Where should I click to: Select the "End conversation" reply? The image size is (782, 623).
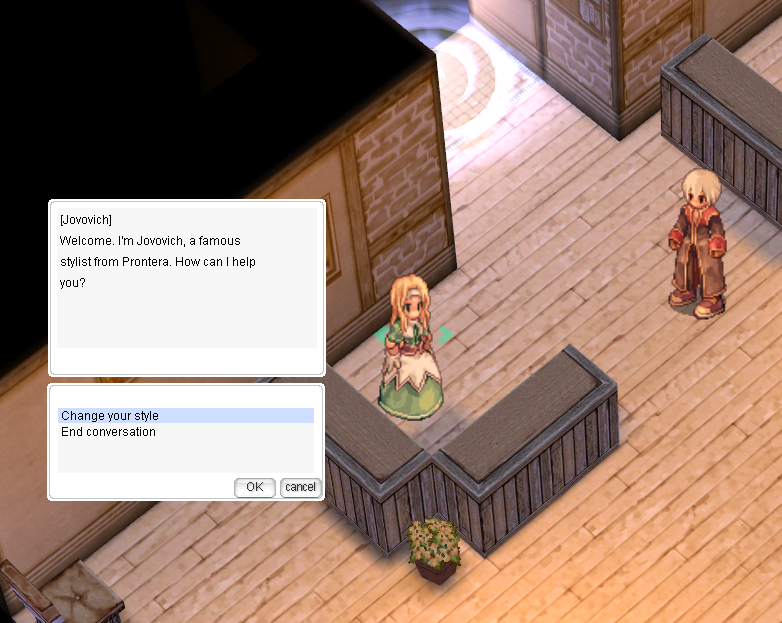(108, 432)
